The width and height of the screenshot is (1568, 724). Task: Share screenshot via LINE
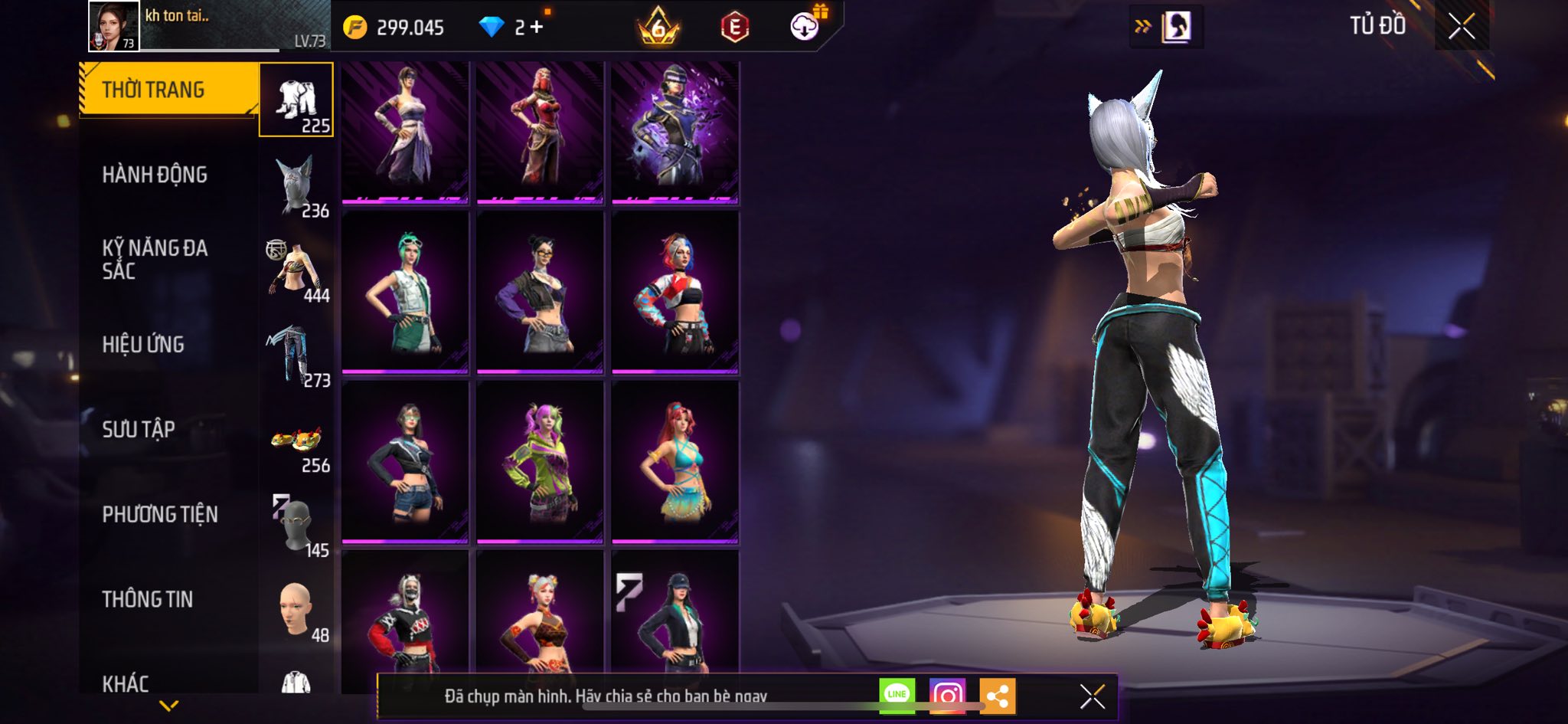click(x=897, y=695)
